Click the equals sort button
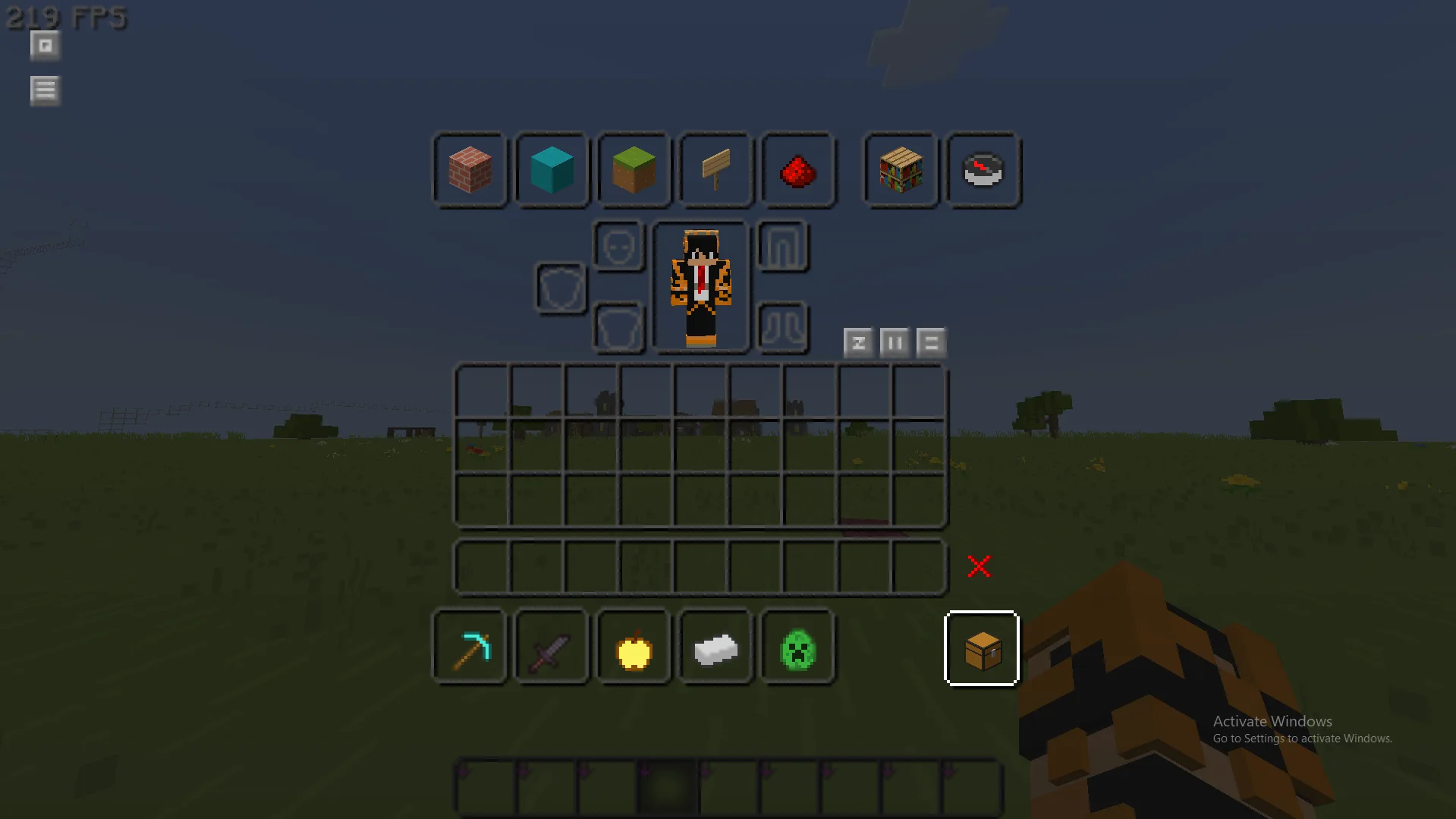1456x819 pixels. coord(931,342)
